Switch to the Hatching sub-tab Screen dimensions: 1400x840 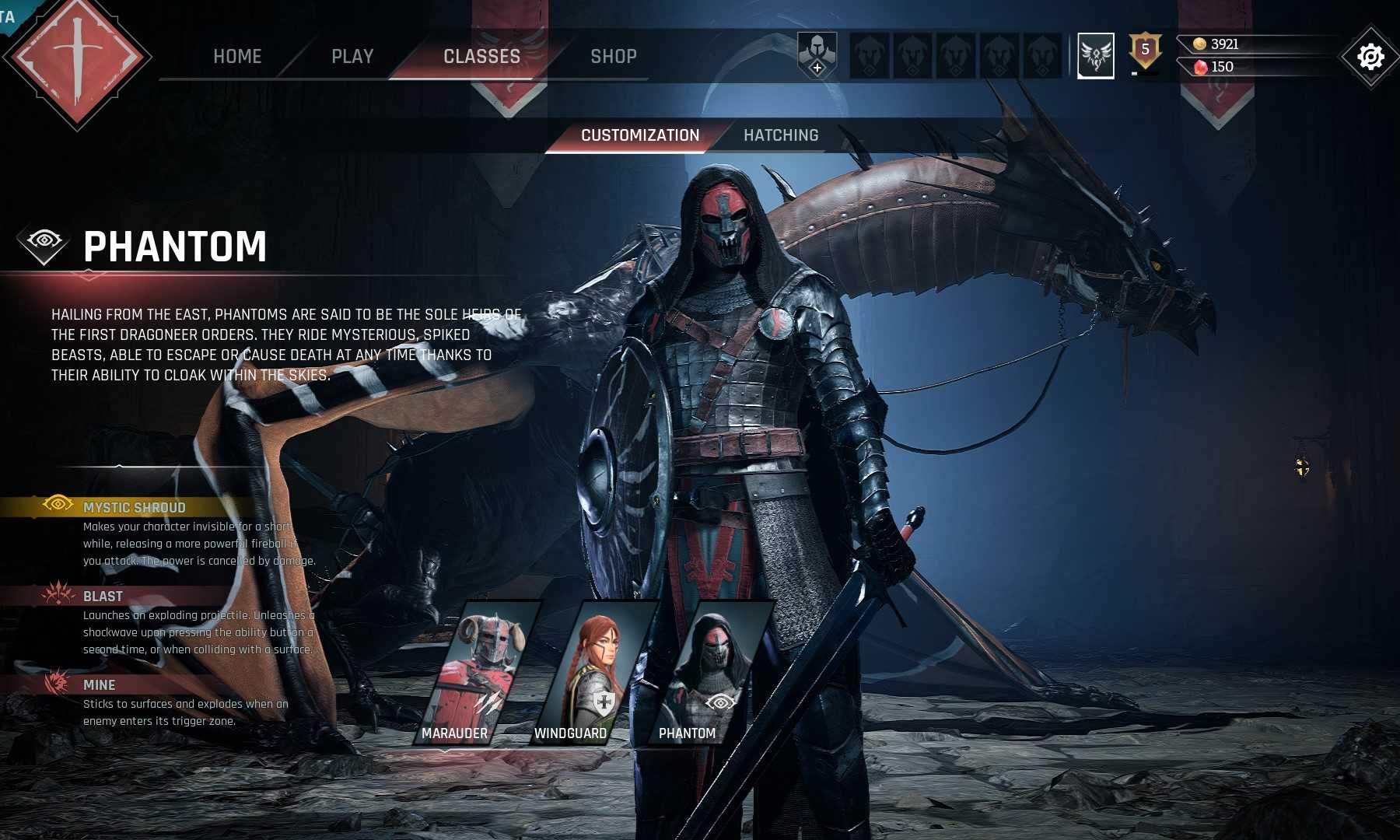click(781, 135)
